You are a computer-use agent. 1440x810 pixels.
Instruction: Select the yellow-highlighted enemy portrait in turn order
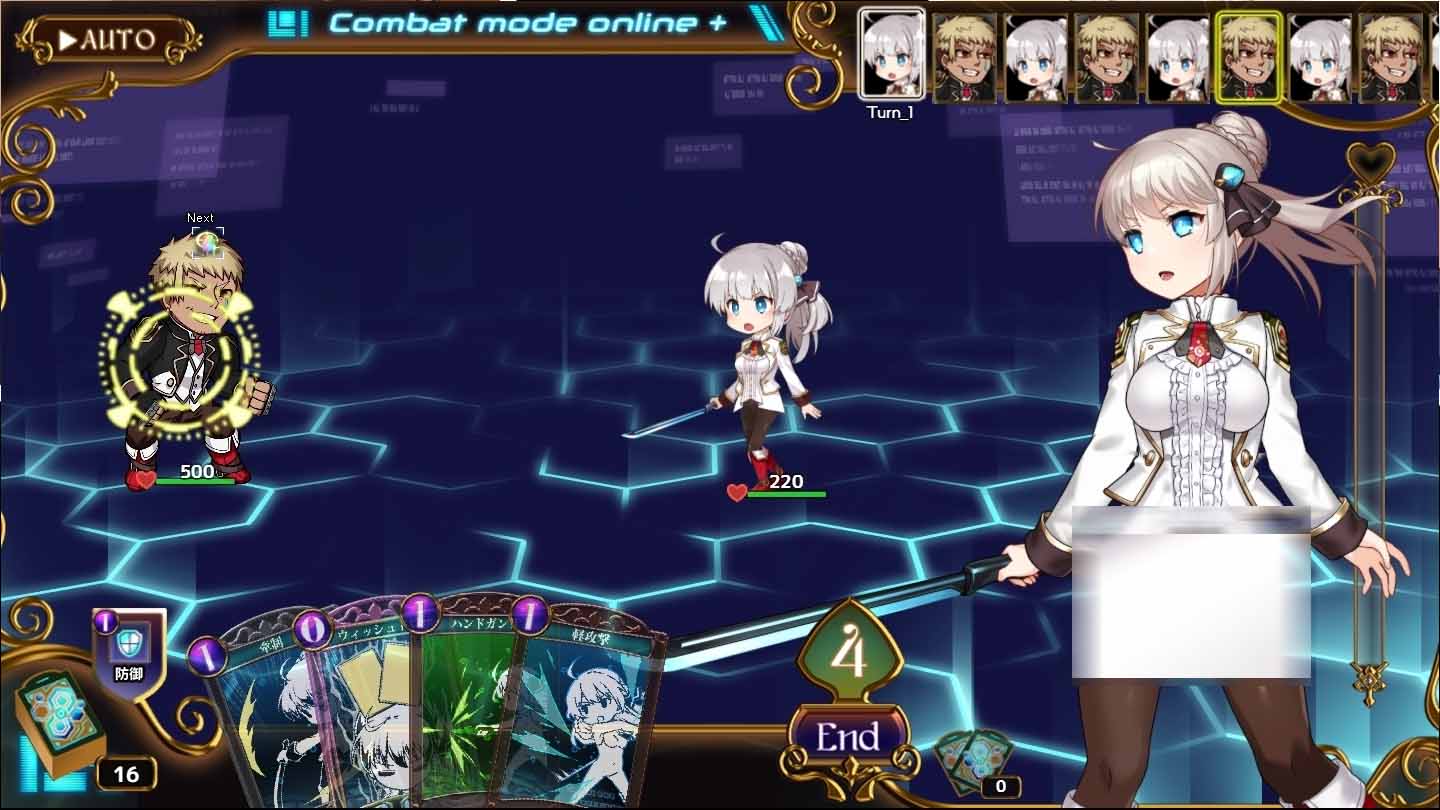point(1249,55)
